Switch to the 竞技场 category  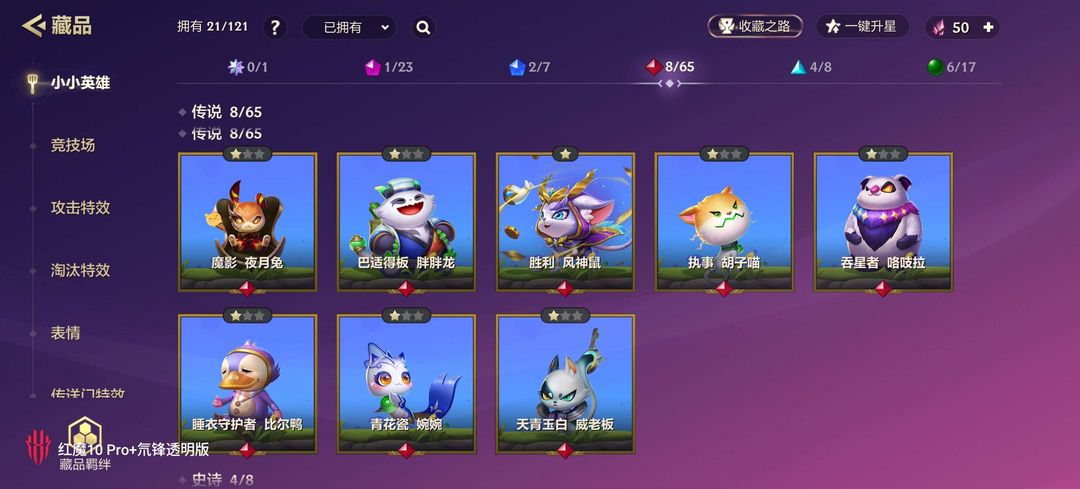click(73, 145)
